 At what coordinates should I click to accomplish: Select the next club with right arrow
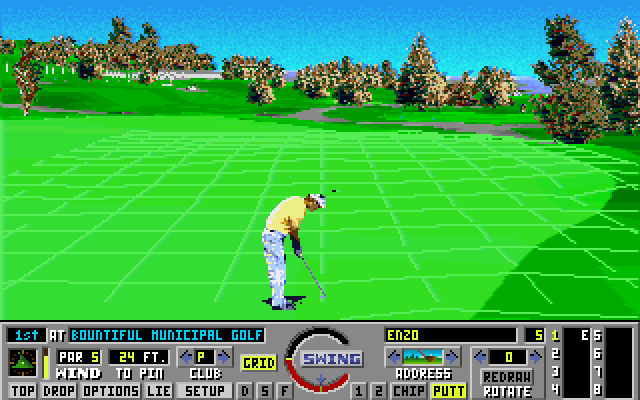point(221,356)
